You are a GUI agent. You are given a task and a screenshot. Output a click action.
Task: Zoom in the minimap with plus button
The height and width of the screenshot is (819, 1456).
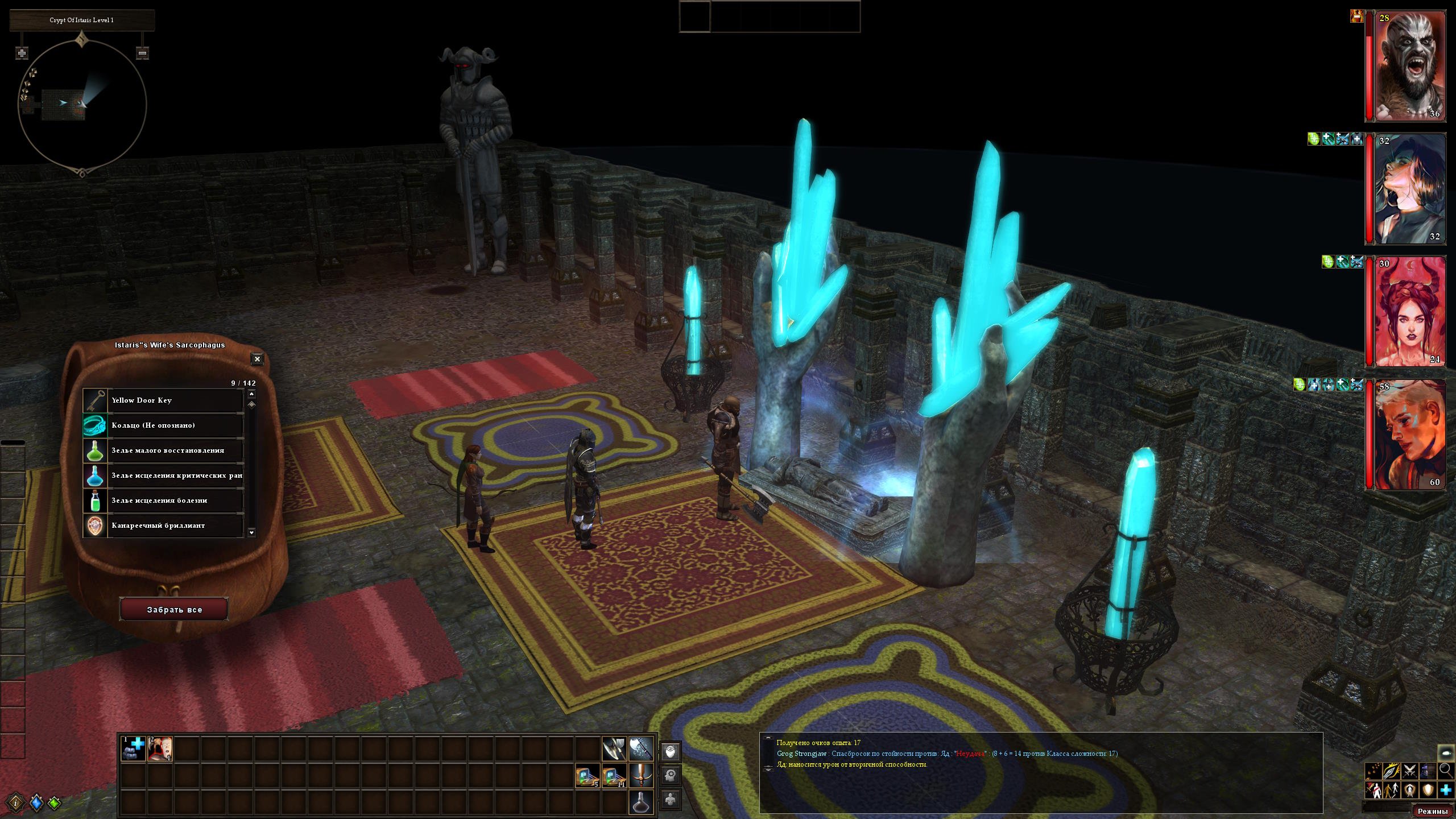pos(22,53)
